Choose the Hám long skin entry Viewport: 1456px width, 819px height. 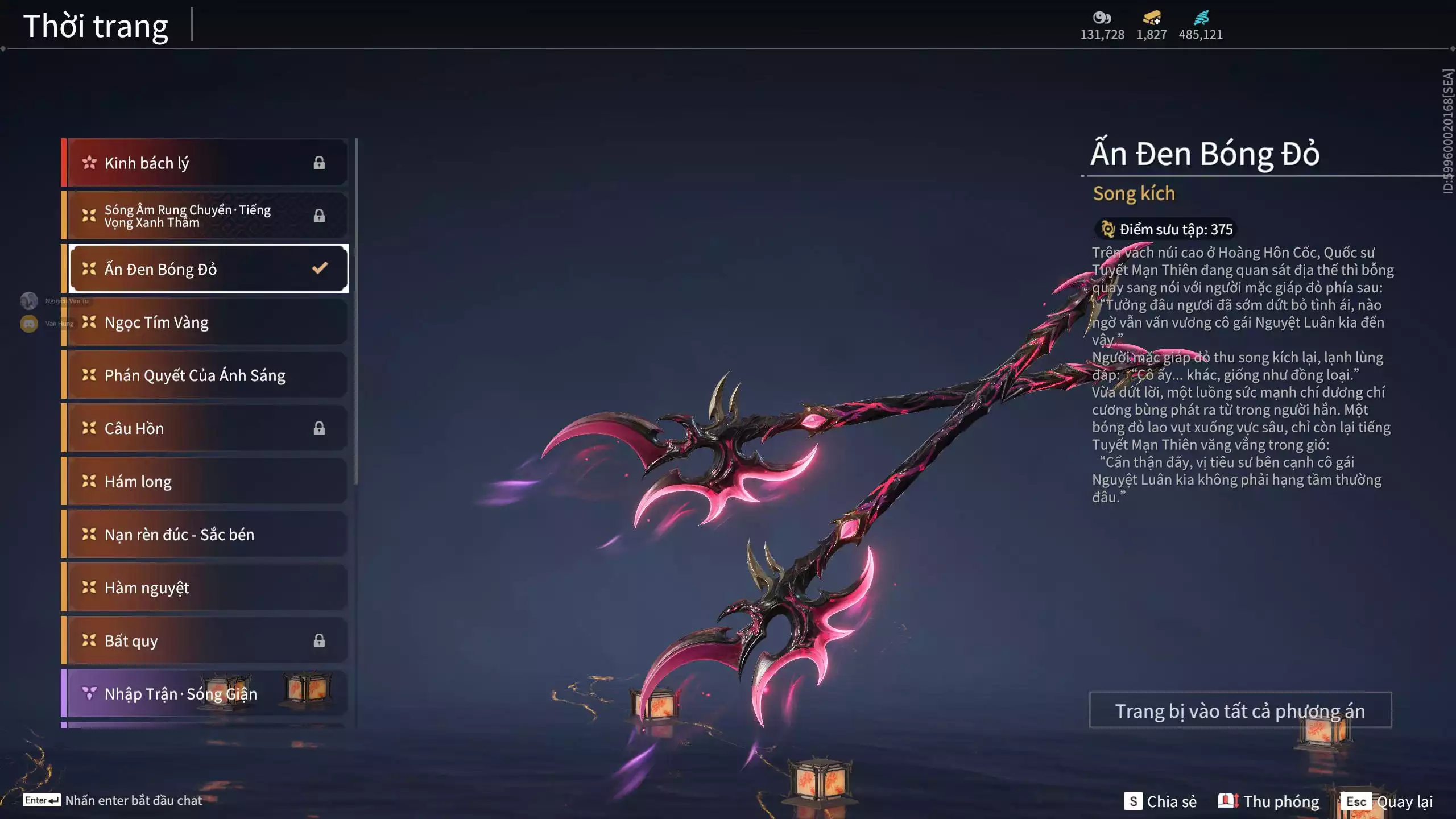(205, 481)
